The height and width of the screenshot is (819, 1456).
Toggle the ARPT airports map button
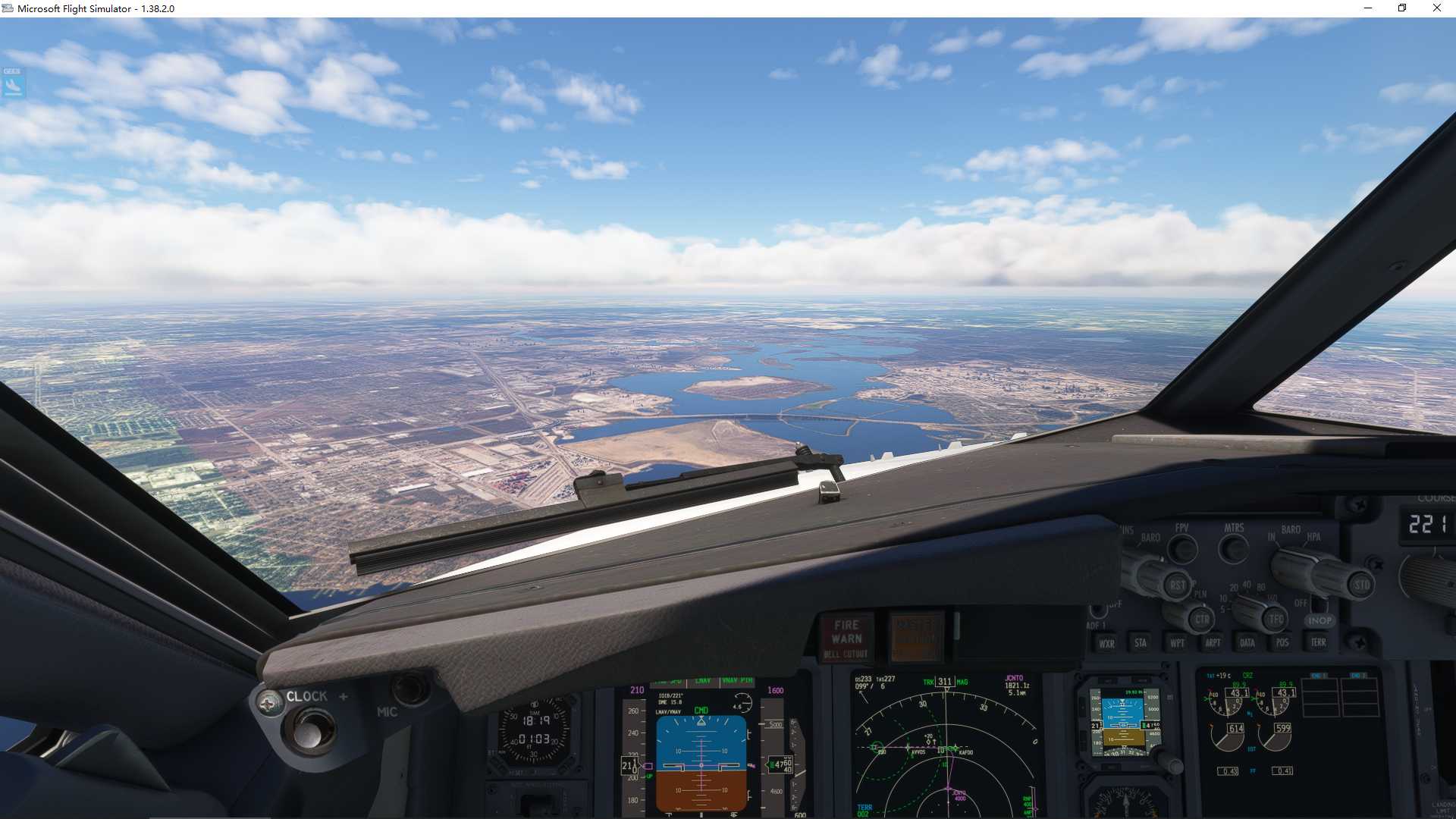tap(1213, 643)
